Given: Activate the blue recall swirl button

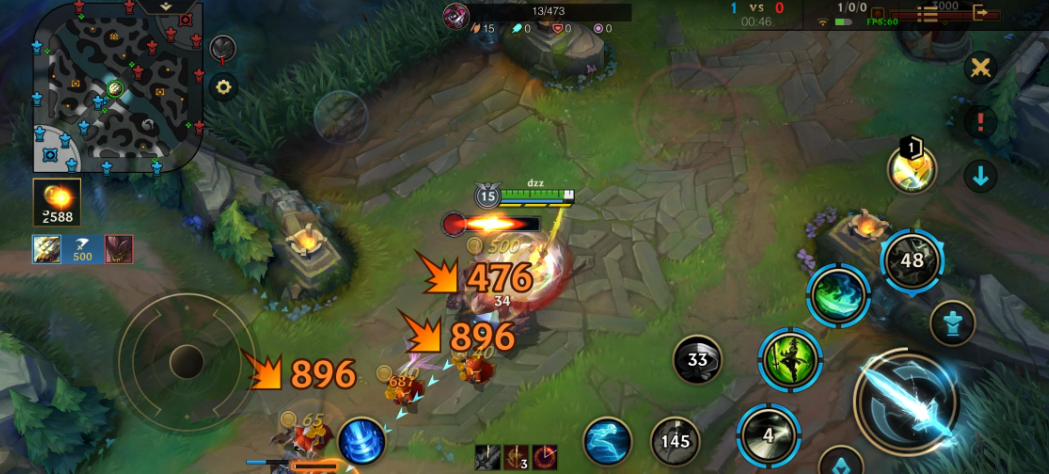Looking at the screenshot, I should pos(361,441).
